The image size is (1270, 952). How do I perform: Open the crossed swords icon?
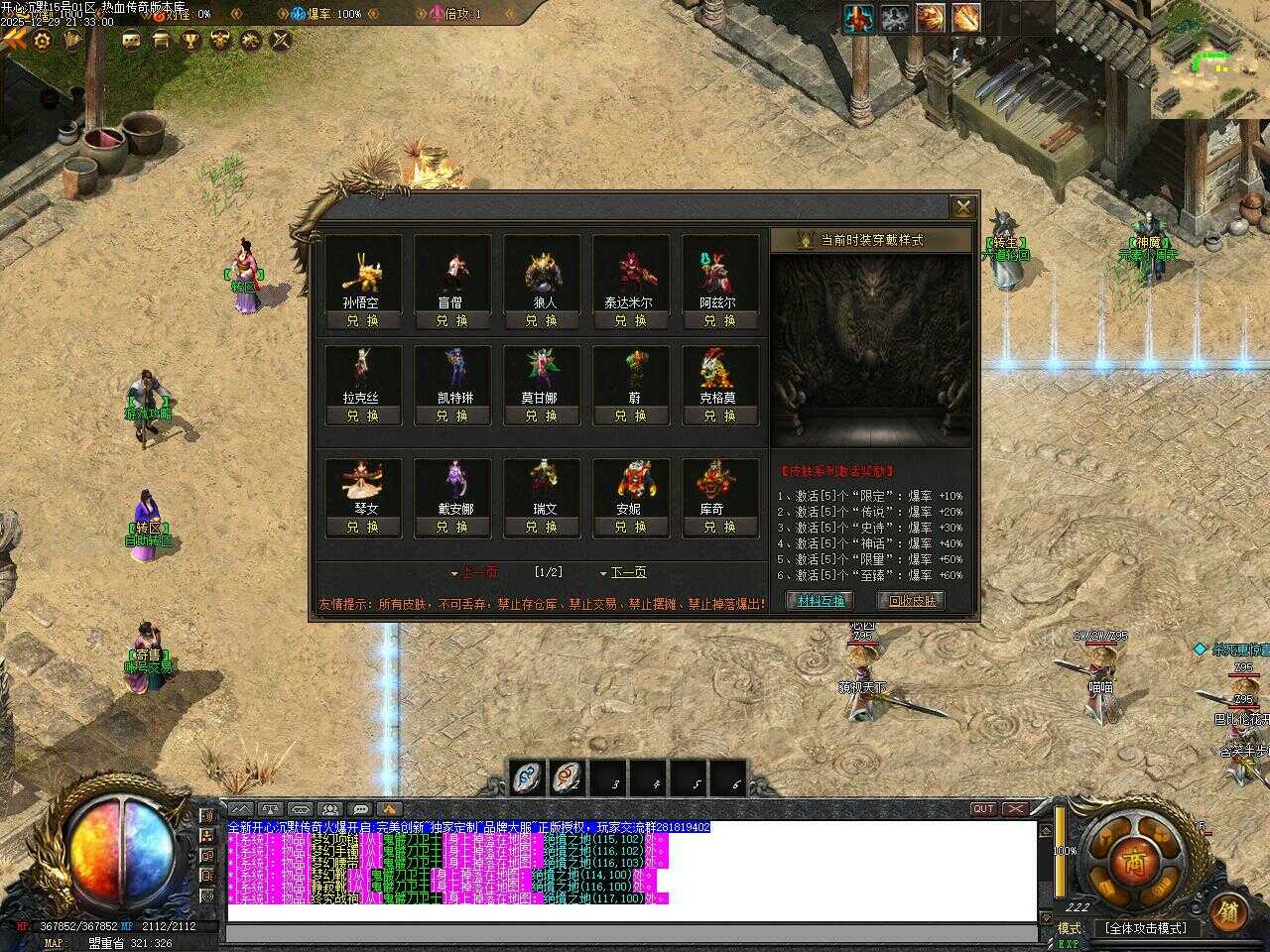point(281,40)
